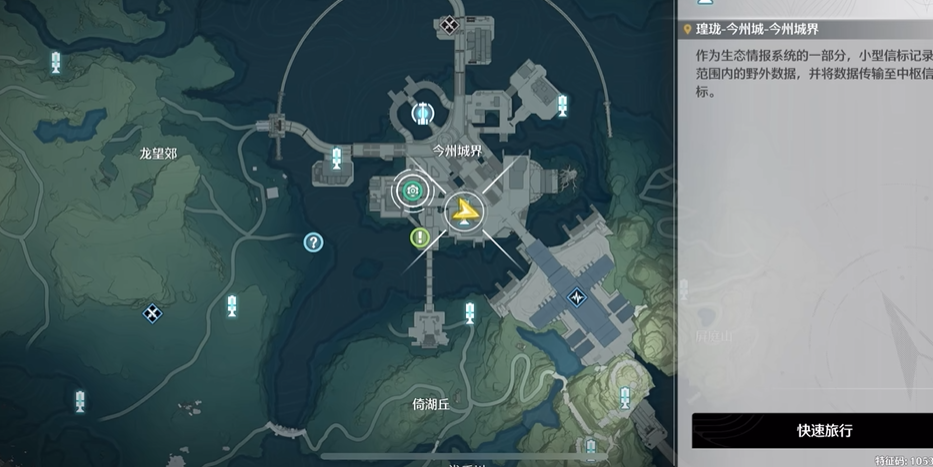Select the circular blue nexus marker above 今州城界
The width and height of the screenshot is (933, 467).
pyautogui.click(x=423, y=114)
